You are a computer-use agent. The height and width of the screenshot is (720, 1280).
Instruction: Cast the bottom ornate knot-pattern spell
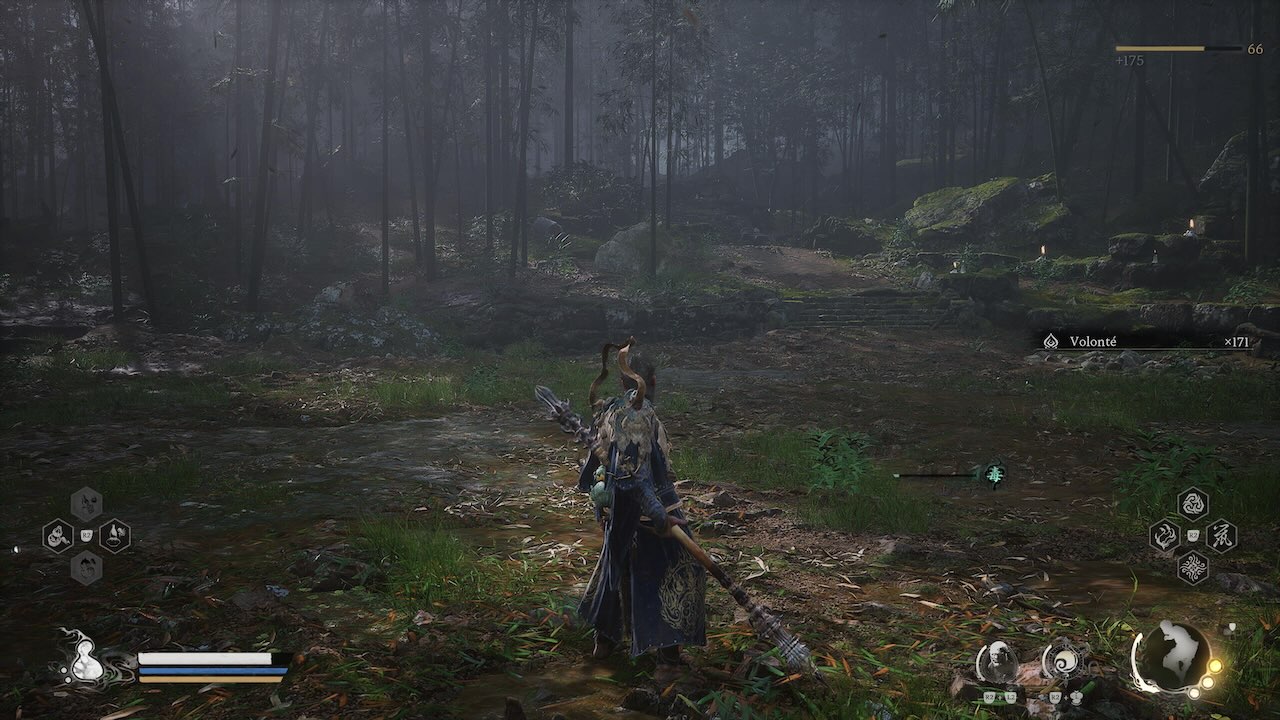click(1192, 568)
